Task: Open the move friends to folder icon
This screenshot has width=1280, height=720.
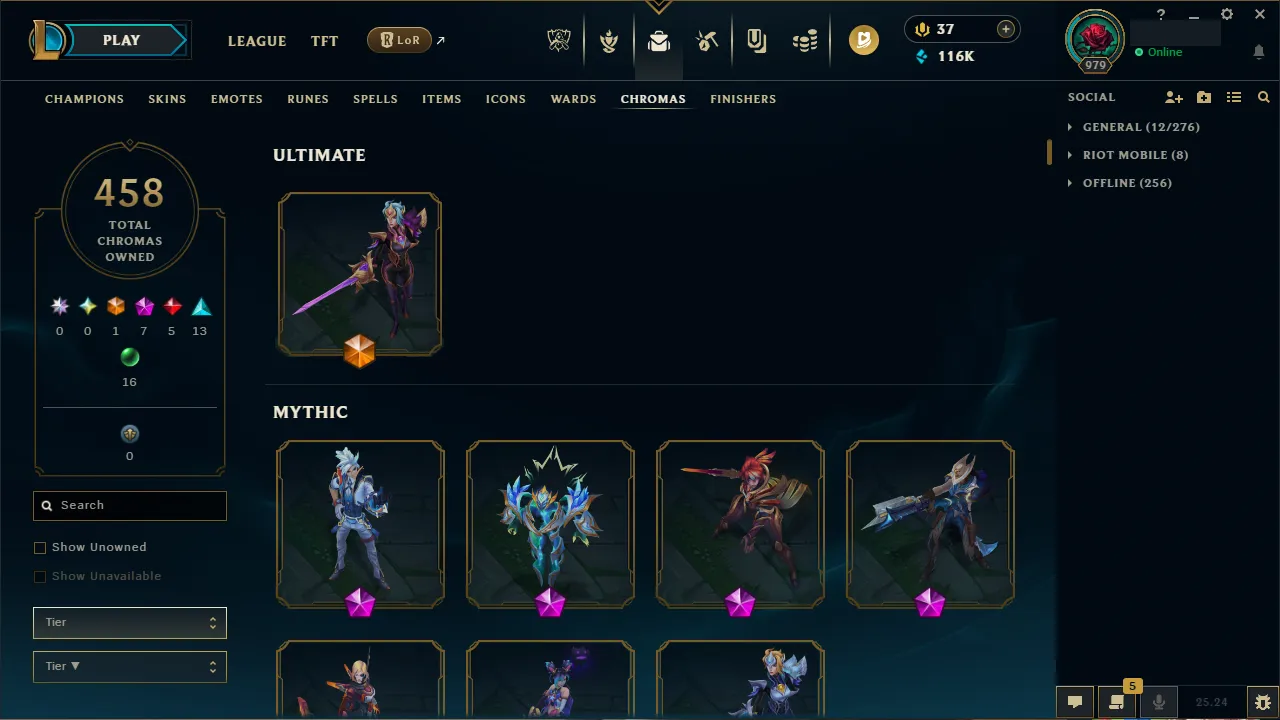Action: [x=1204, y=97]
